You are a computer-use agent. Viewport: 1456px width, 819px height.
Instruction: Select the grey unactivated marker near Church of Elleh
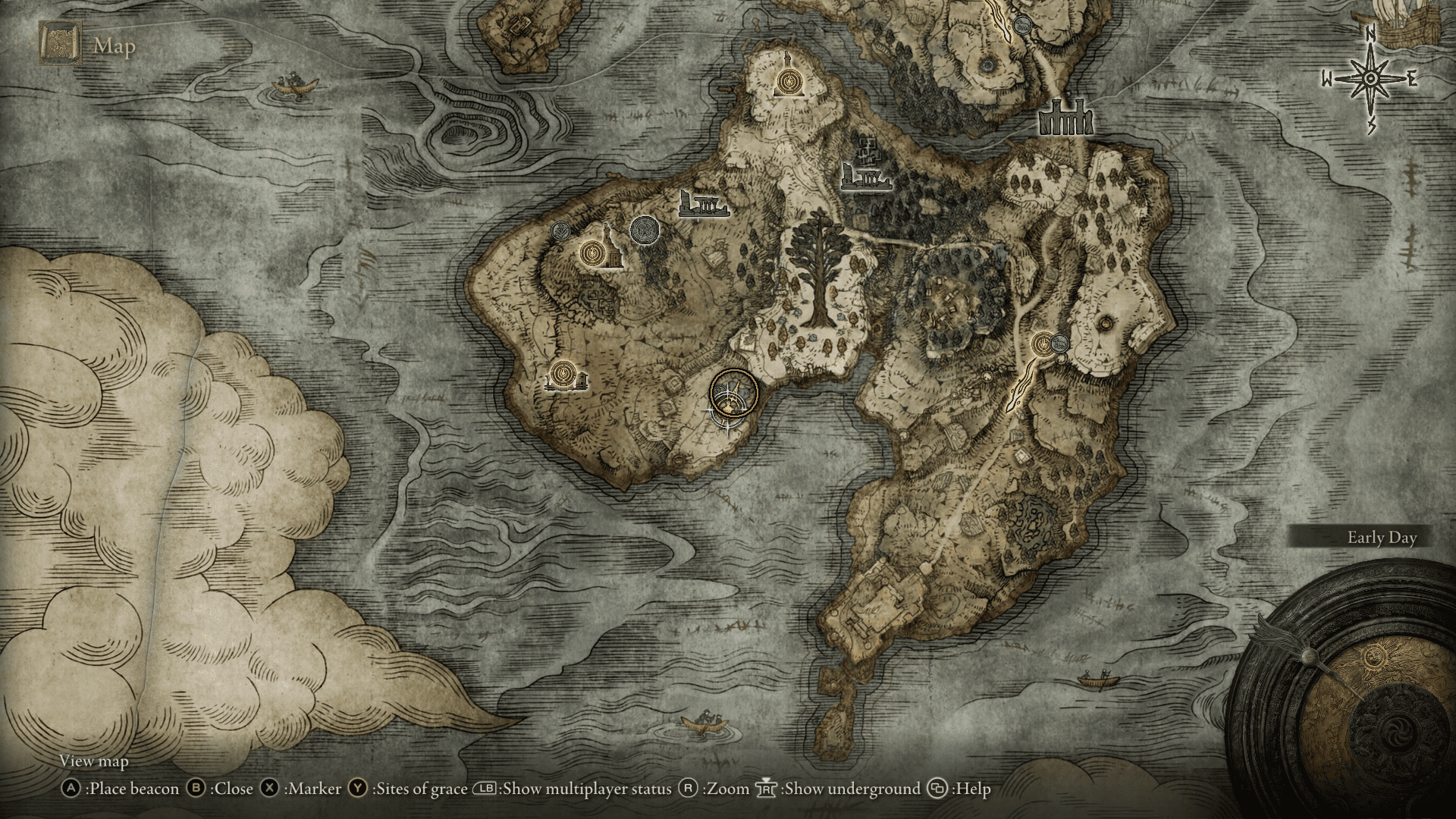click(x=561, y=231)
